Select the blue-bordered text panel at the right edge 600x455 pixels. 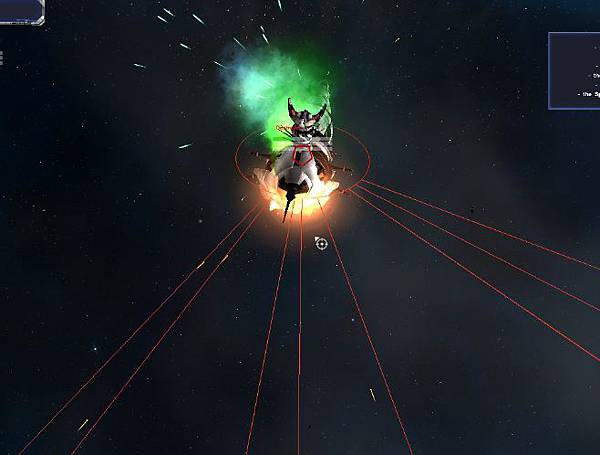click(x=575, y=70)
